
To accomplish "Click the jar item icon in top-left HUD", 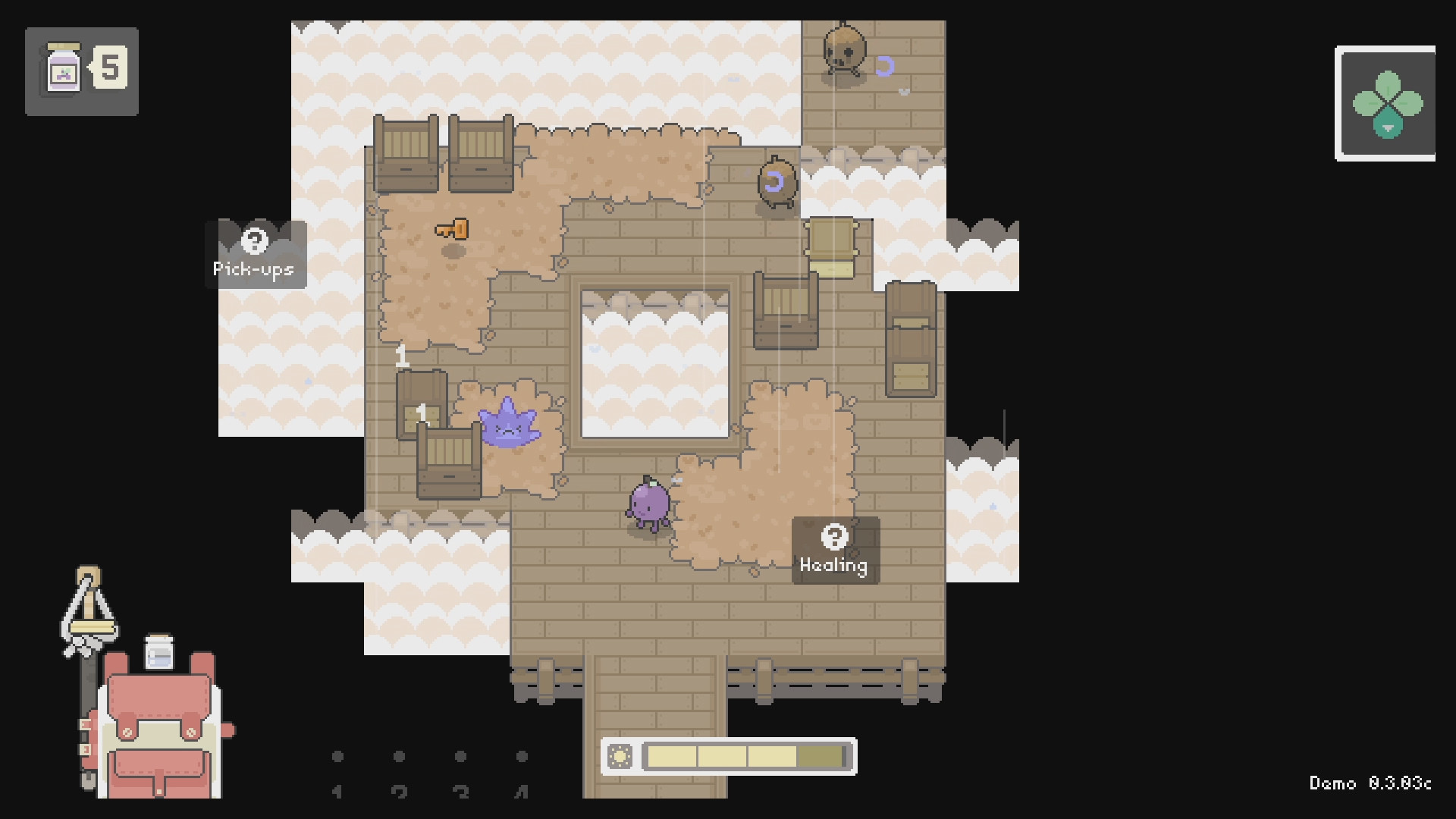I will (x=64, y=68).
